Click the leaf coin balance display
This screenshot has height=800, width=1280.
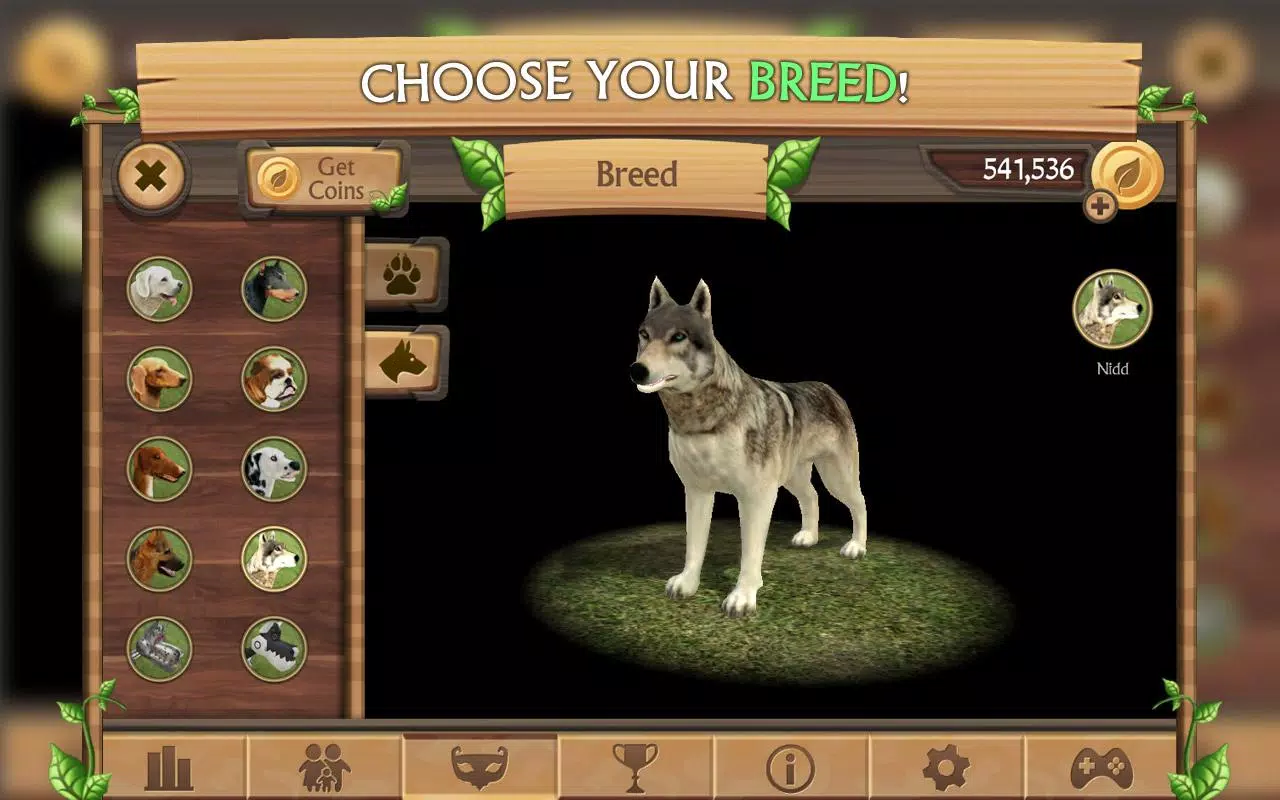tap(1030, 170)
